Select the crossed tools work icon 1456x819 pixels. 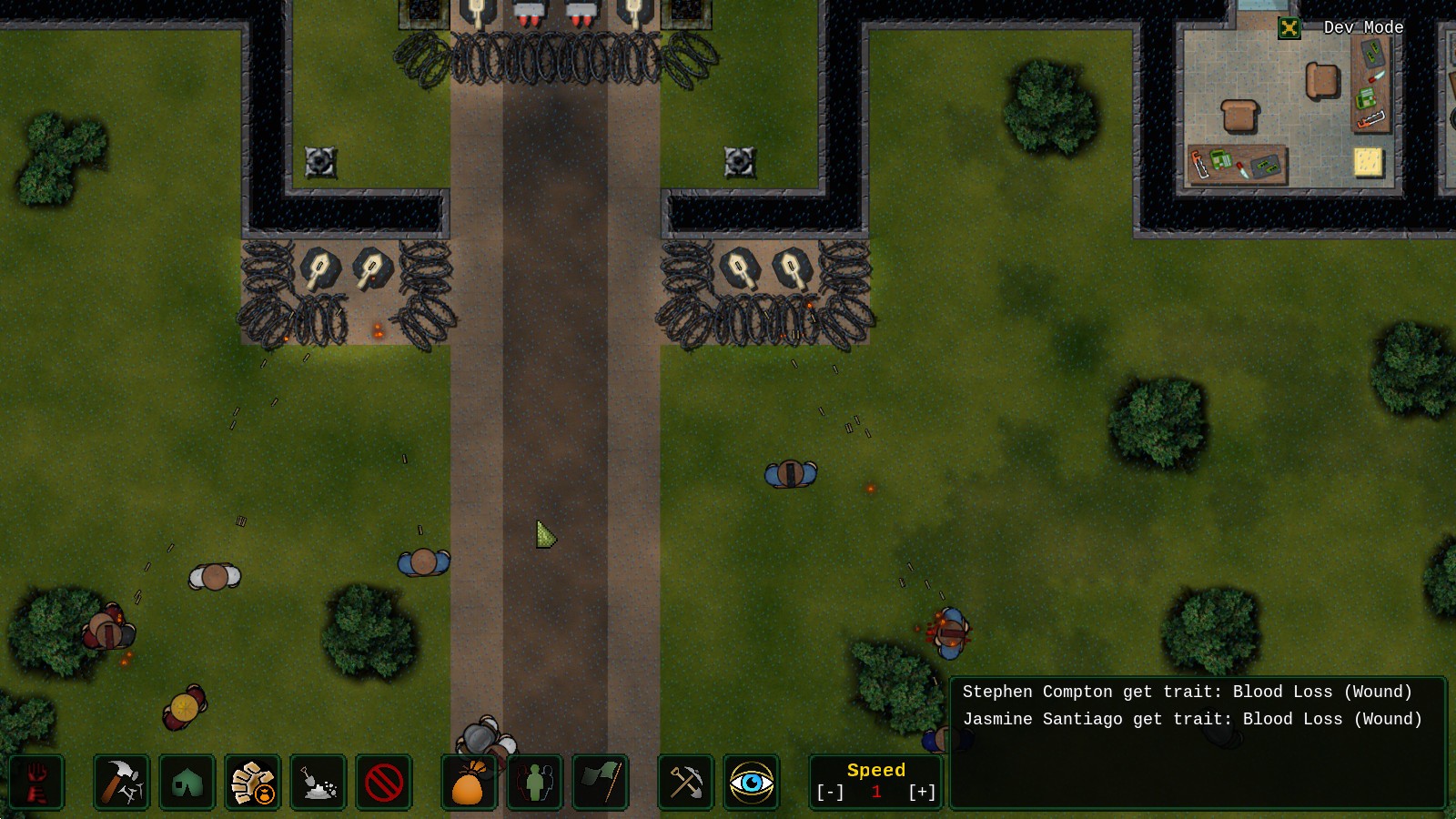[x=685, y=781]
